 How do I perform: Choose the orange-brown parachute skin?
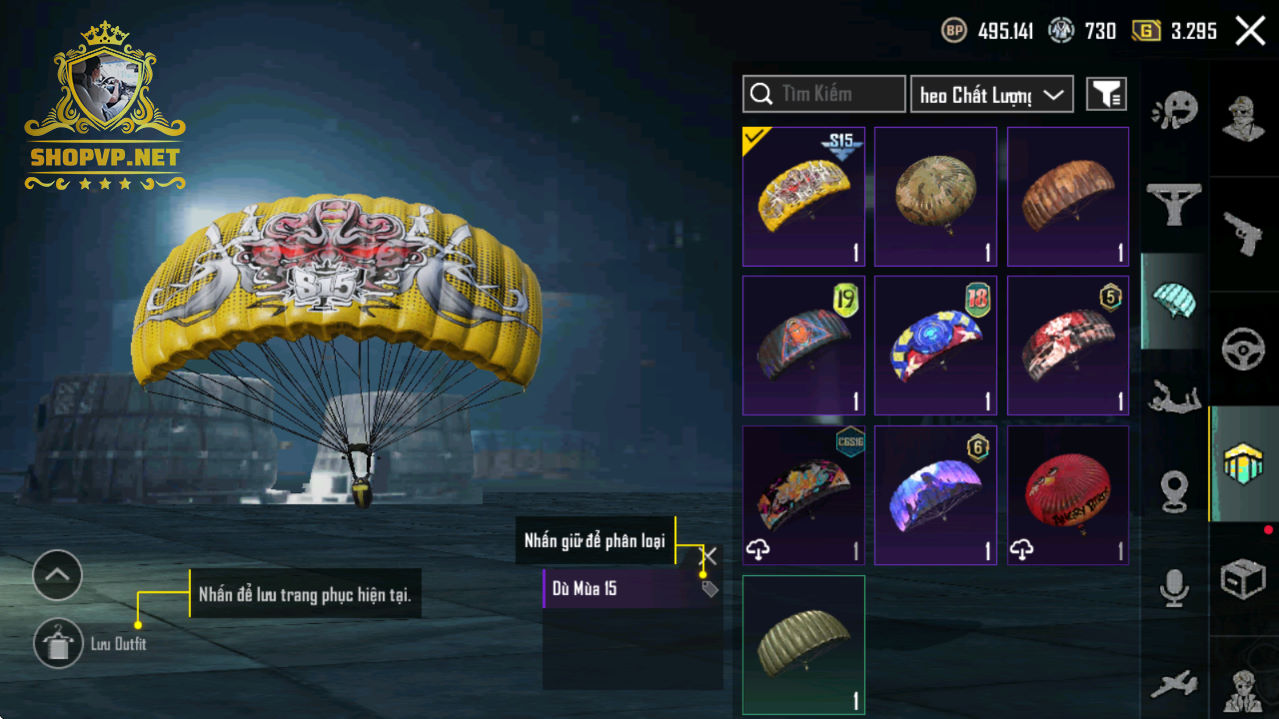(1068, 196)
